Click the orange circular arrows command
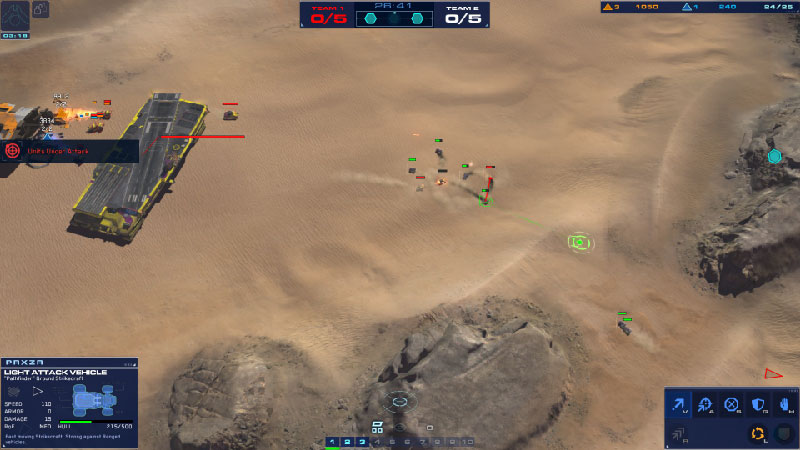Screen dimensions: 800x450 (x=758, y=433)
